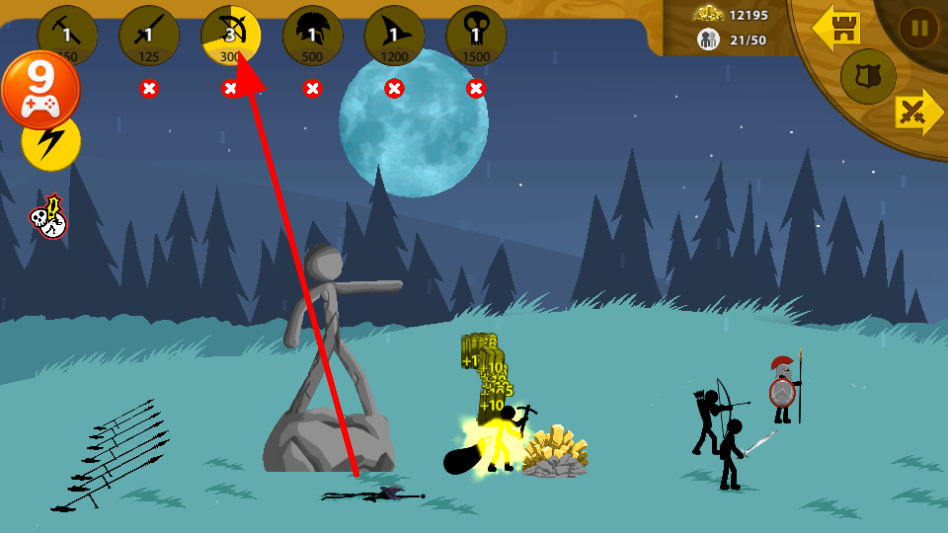Build a Giant with the skull icon
This screenshot has height=533, width=948.
476,35
